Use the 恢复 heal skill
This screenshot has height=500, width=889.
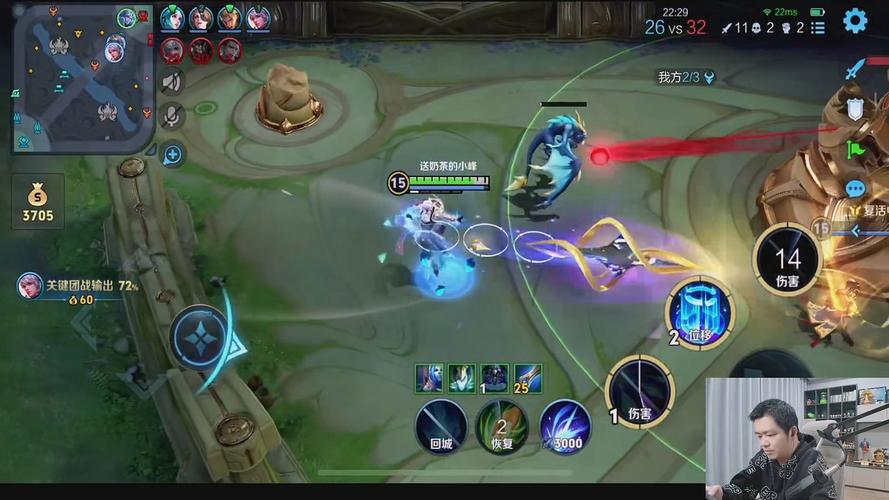pyautogui.click(x=501, y=426)
